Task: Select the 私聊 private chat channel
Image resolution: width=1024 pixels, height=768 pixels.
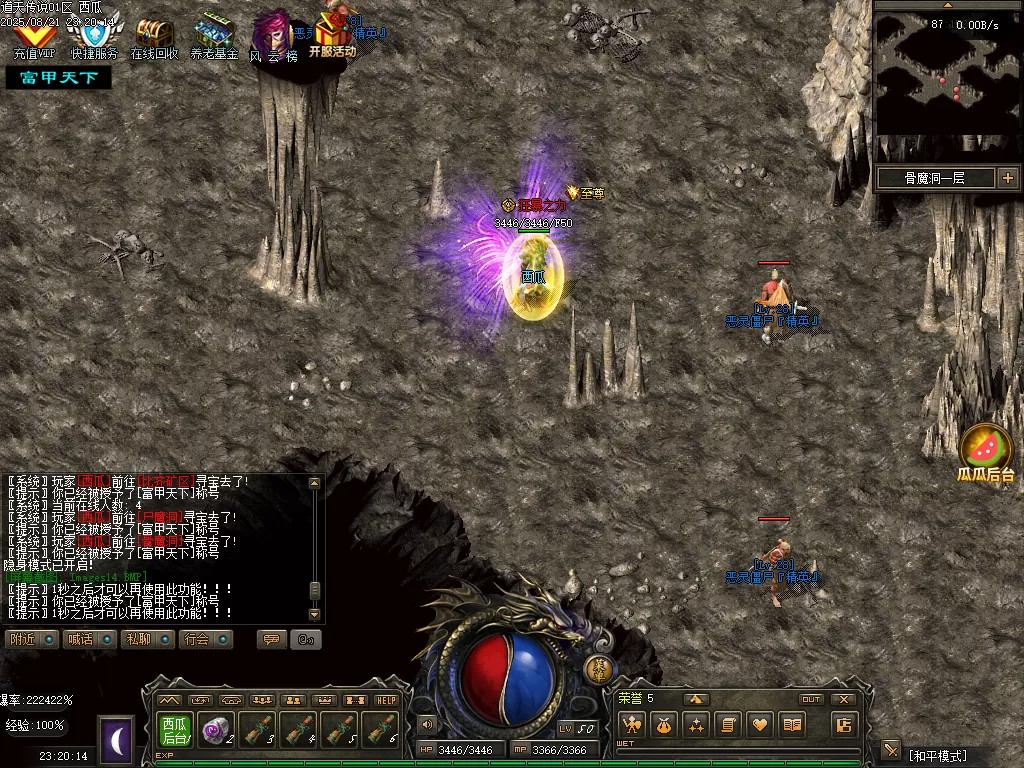Action: click(147, 639)
